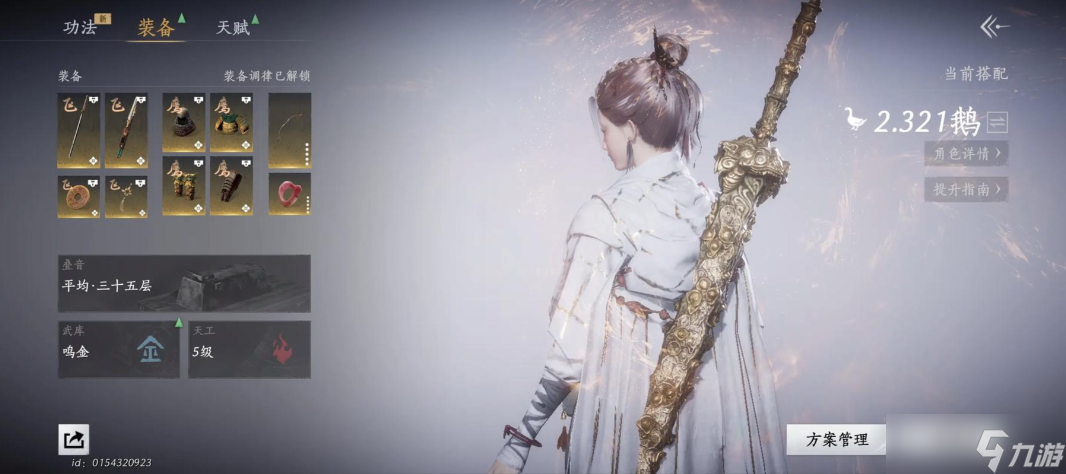Choose the red ring equipment slot
Image resolution: width=1066 pixels, height=474 pixels.
pos(289,193)
